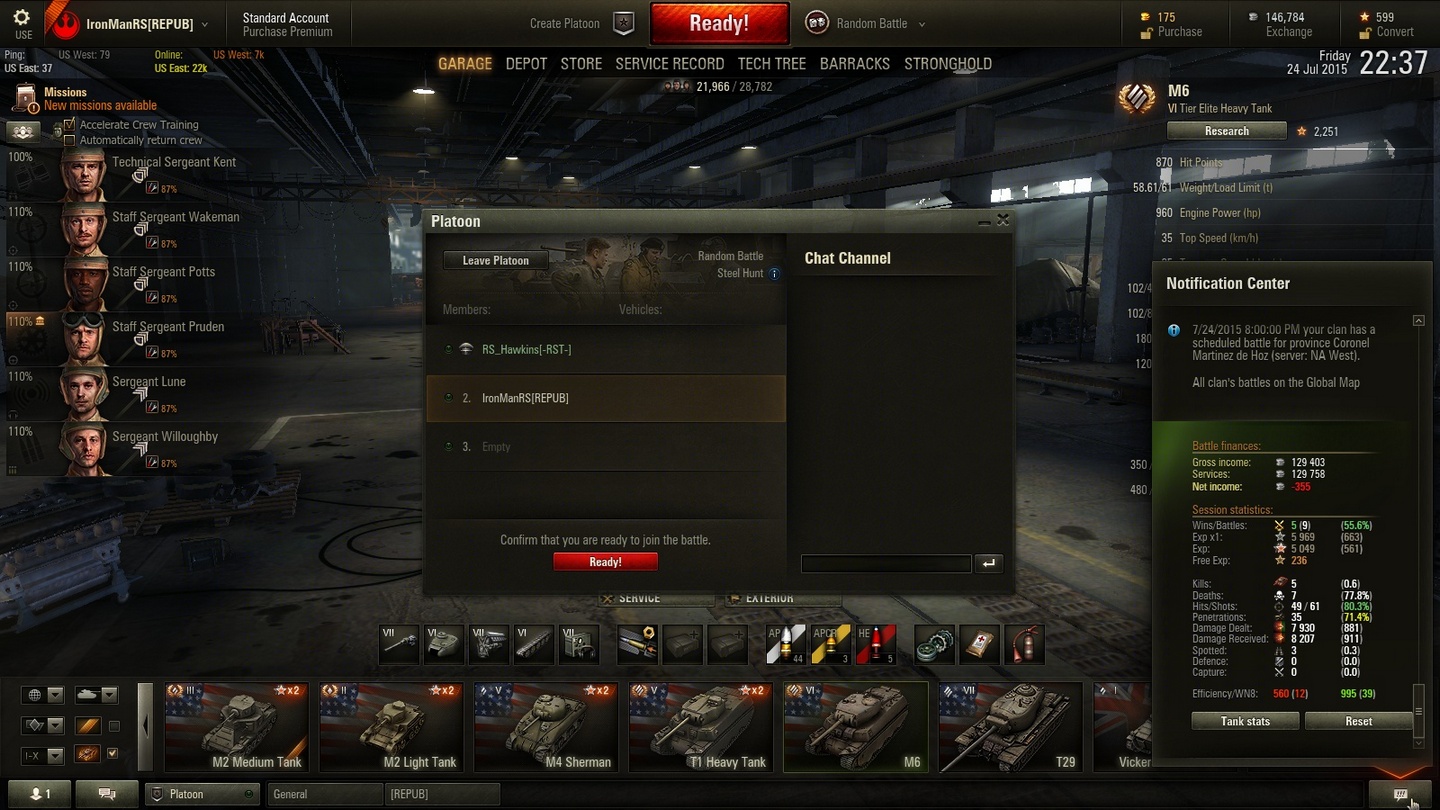Open the Barracks screen

(x=854, y=64)
